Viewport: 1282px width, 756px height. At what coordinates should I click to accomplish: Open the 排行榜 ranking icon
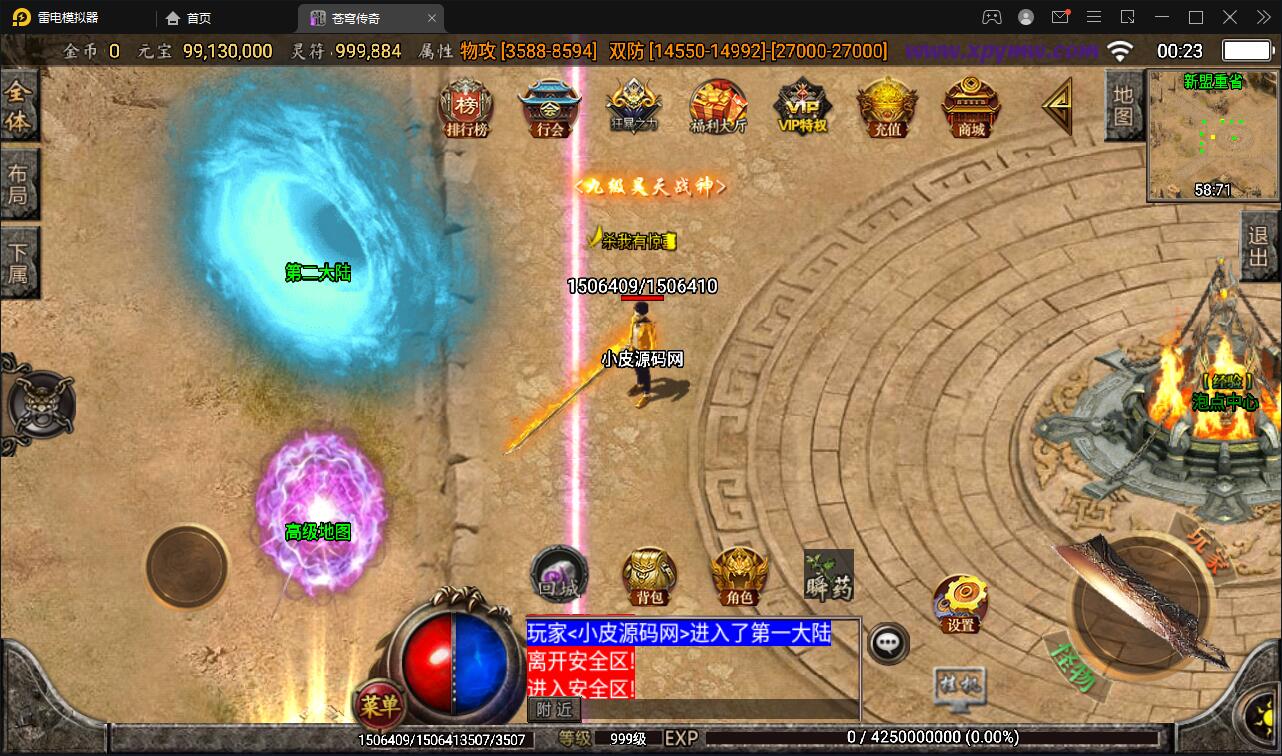click(x=466, y=109)
